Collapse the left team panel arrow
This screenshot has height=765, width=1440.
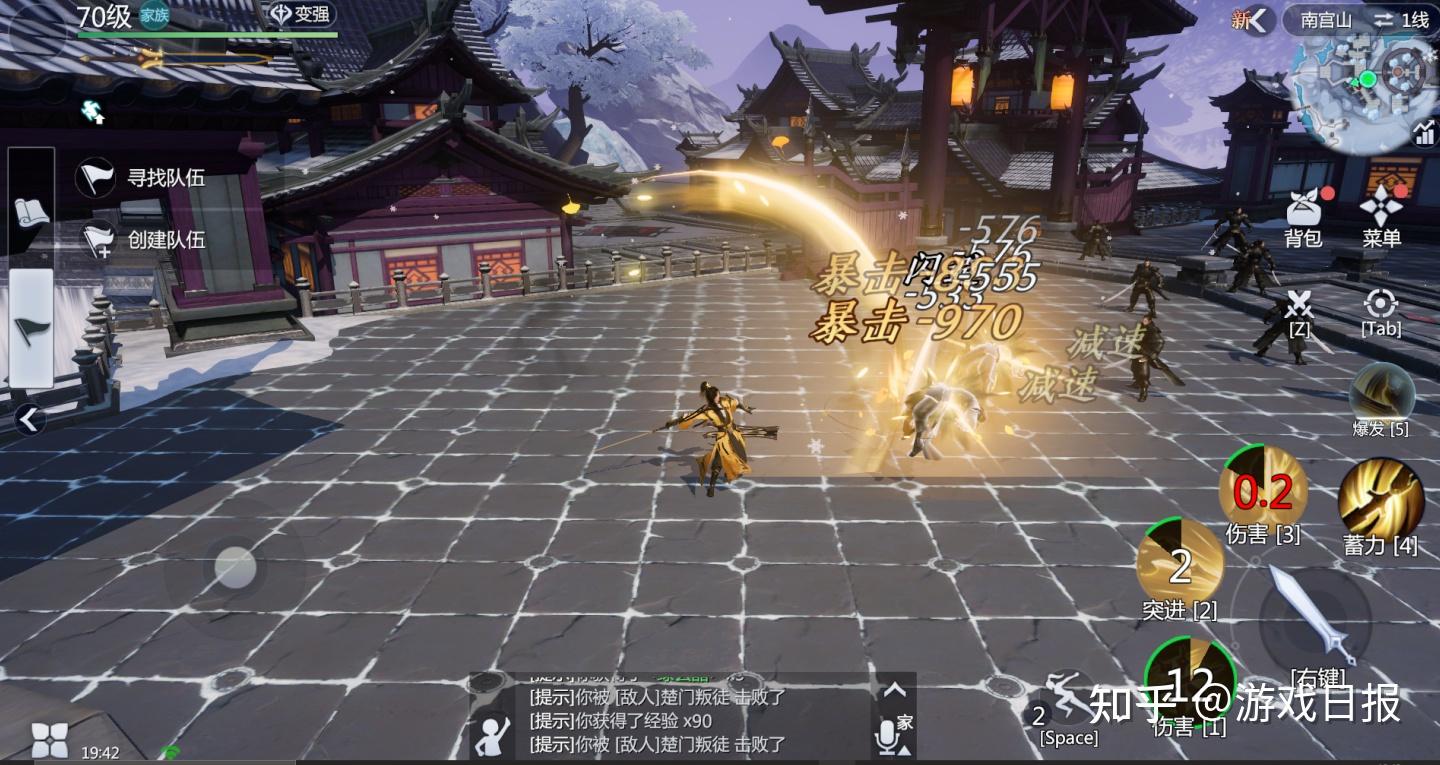tap(28, 421)
